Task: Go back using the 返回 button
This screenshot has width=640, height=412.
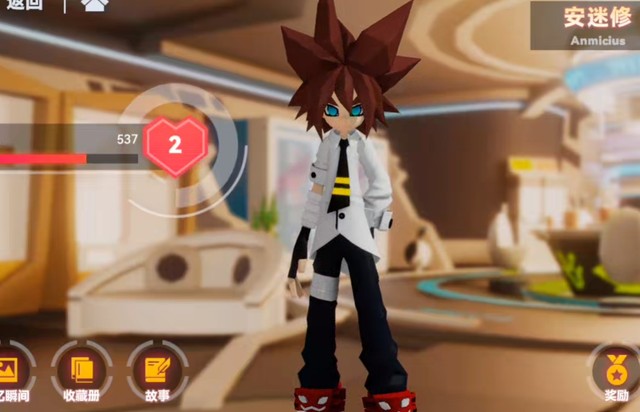Action: point(23,5)
